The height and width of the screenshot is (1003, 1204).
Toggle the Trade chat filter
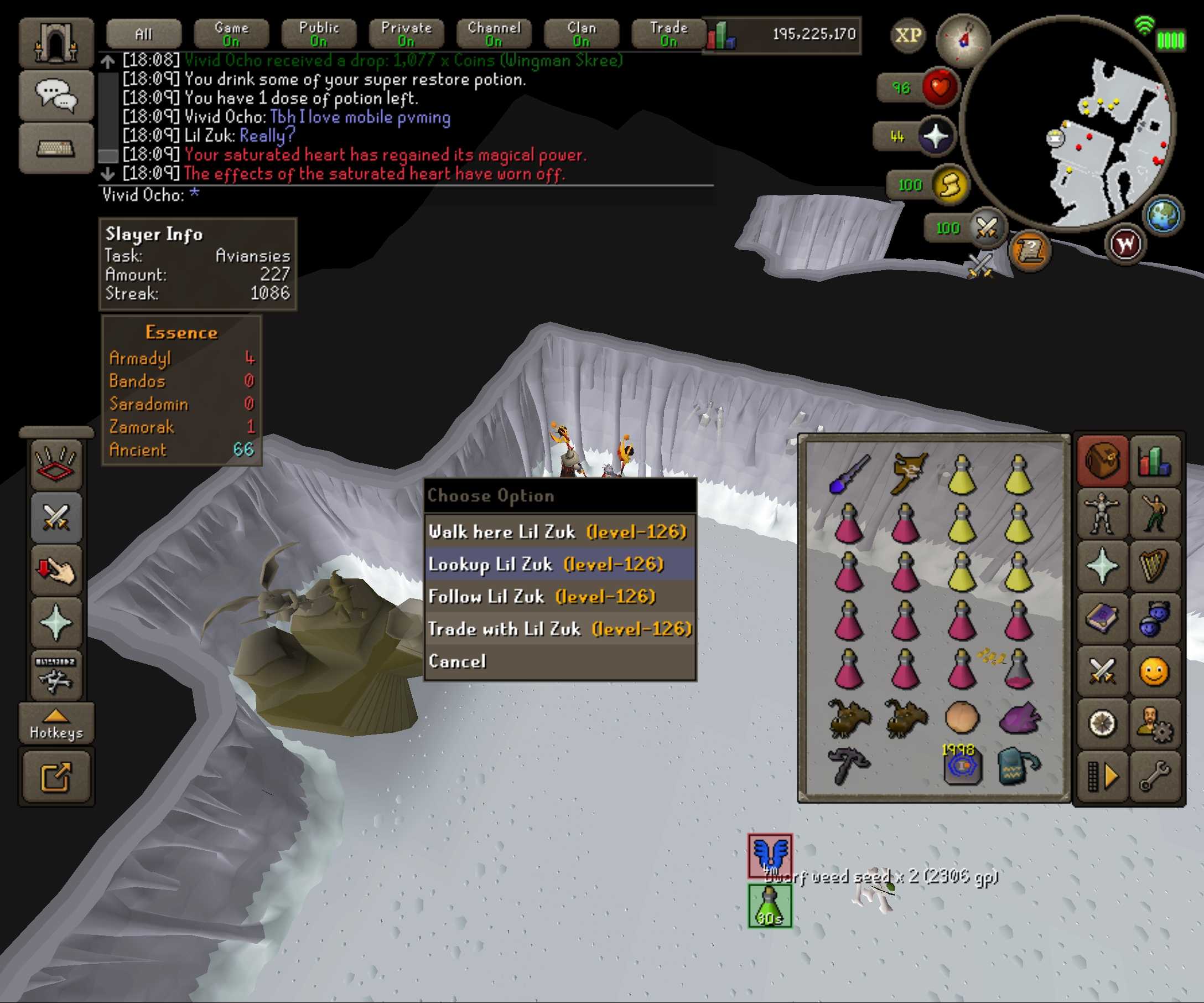[x=668, y=34]
